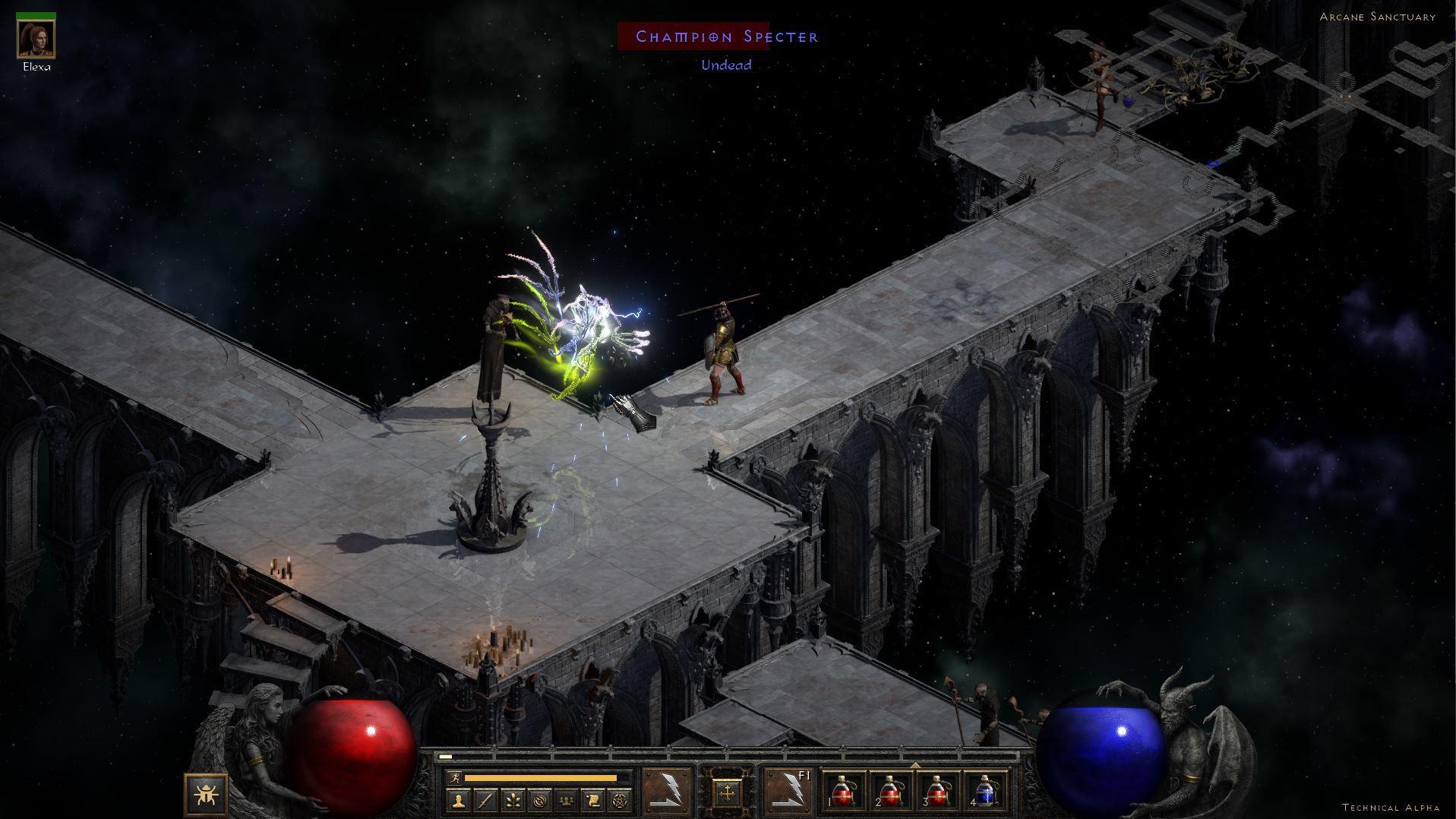The height and width of the screenshot is (819, 1456).
Task: Open the quest log scroll icon
Action: point(594,800)
